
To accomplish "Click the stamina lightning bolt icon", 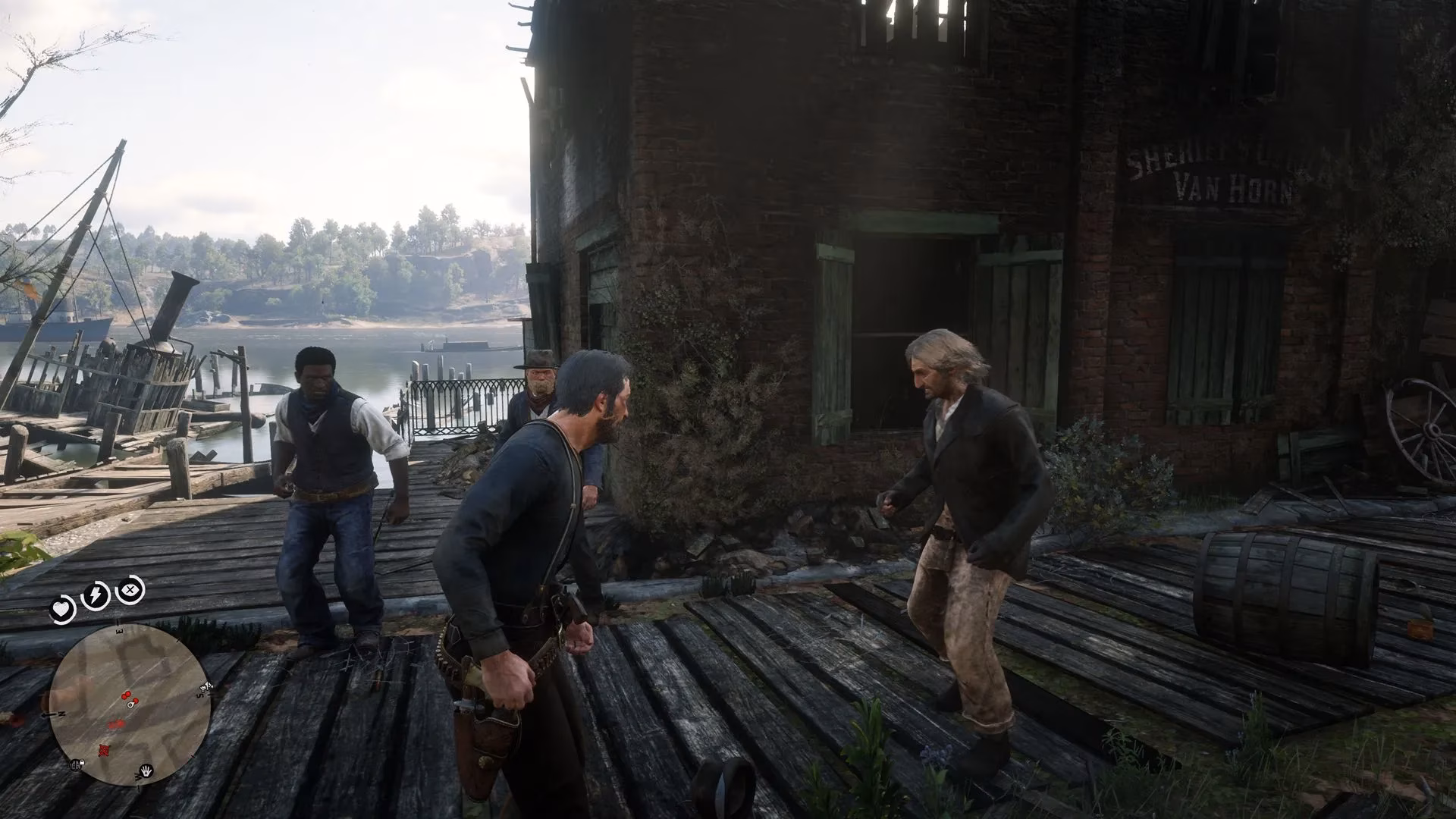I will pyautogui.click(x=95, y=593).
